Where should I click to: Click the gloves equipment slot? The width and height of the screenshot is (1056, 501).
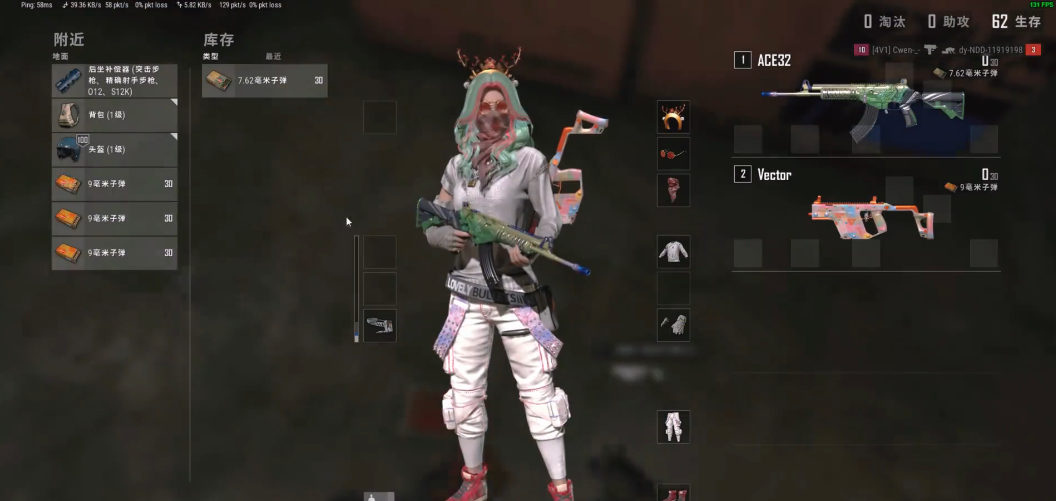click(673, 324)
